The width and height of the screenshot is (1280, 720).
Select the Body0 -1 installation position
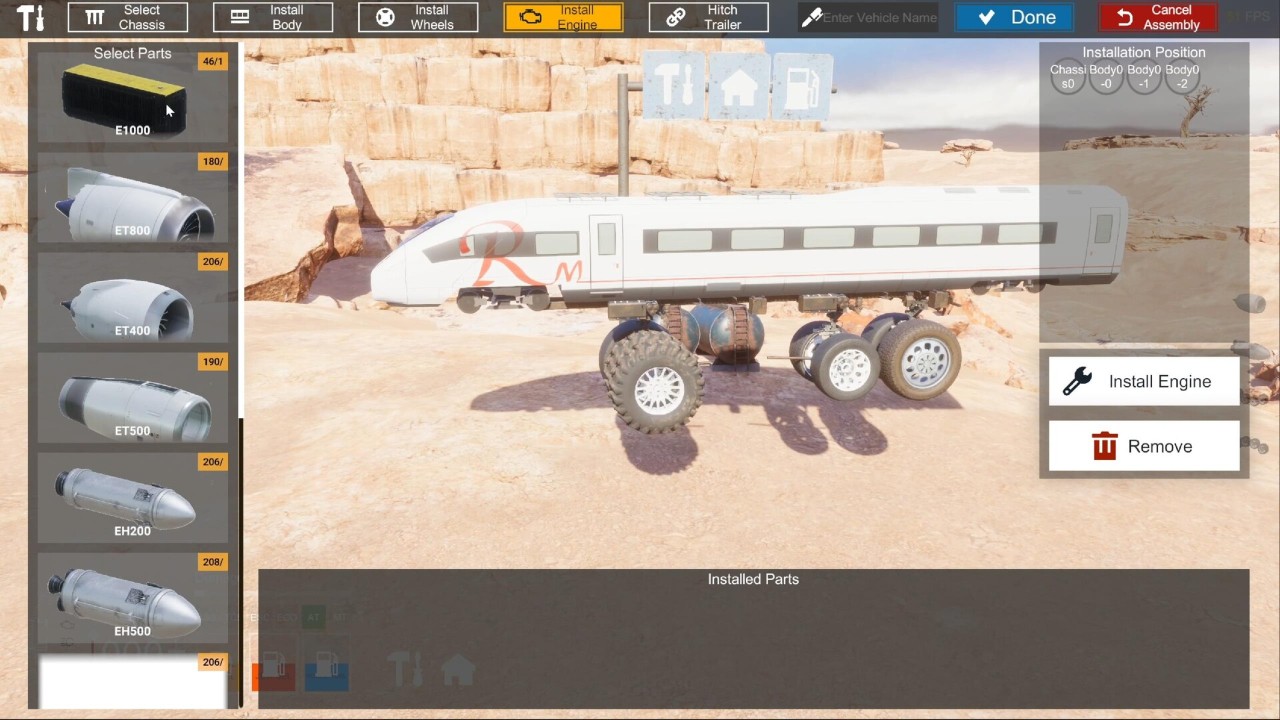pos(1144,77)
